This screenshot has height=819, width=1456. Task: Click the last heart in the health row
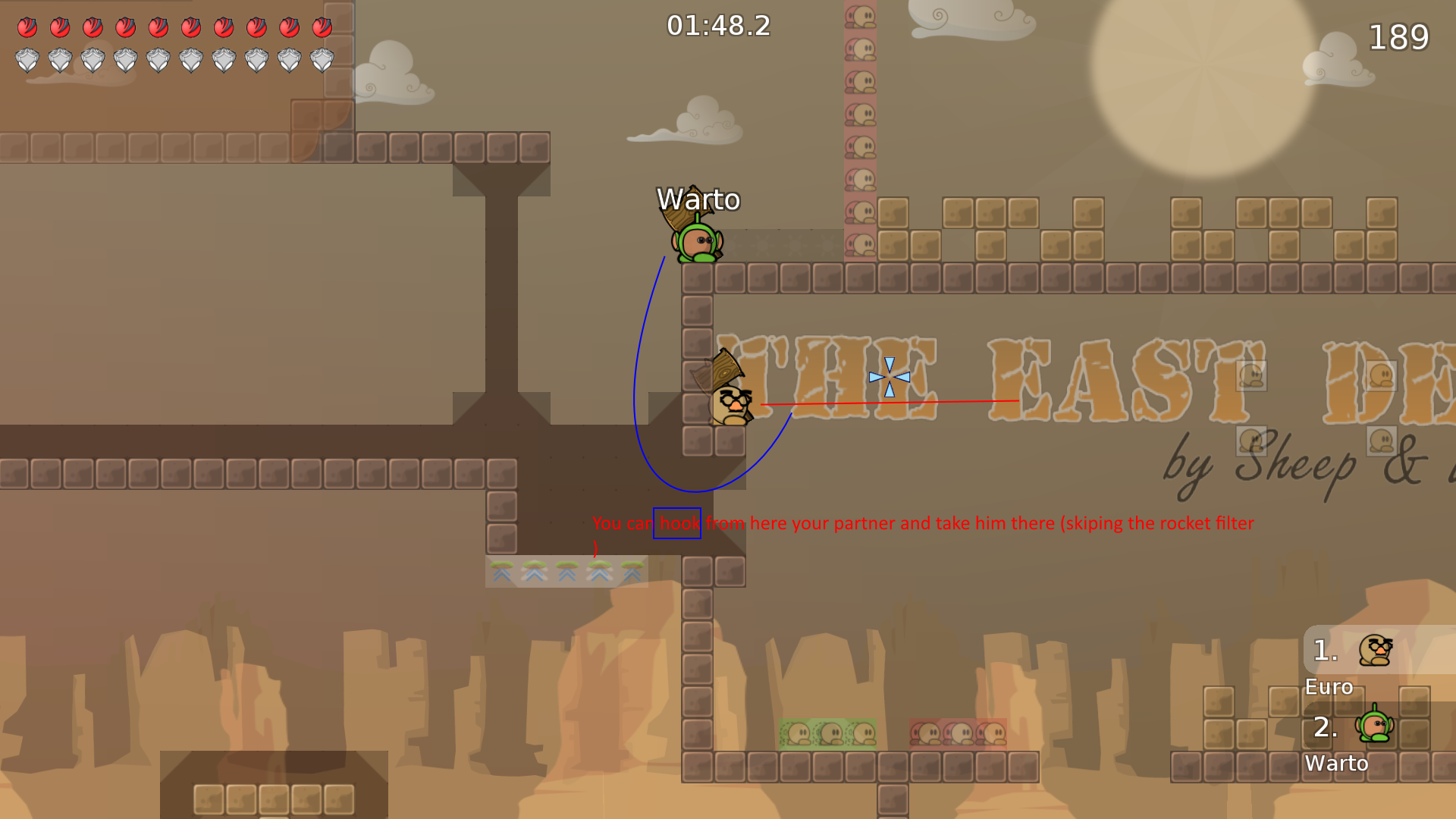(324, 28)
